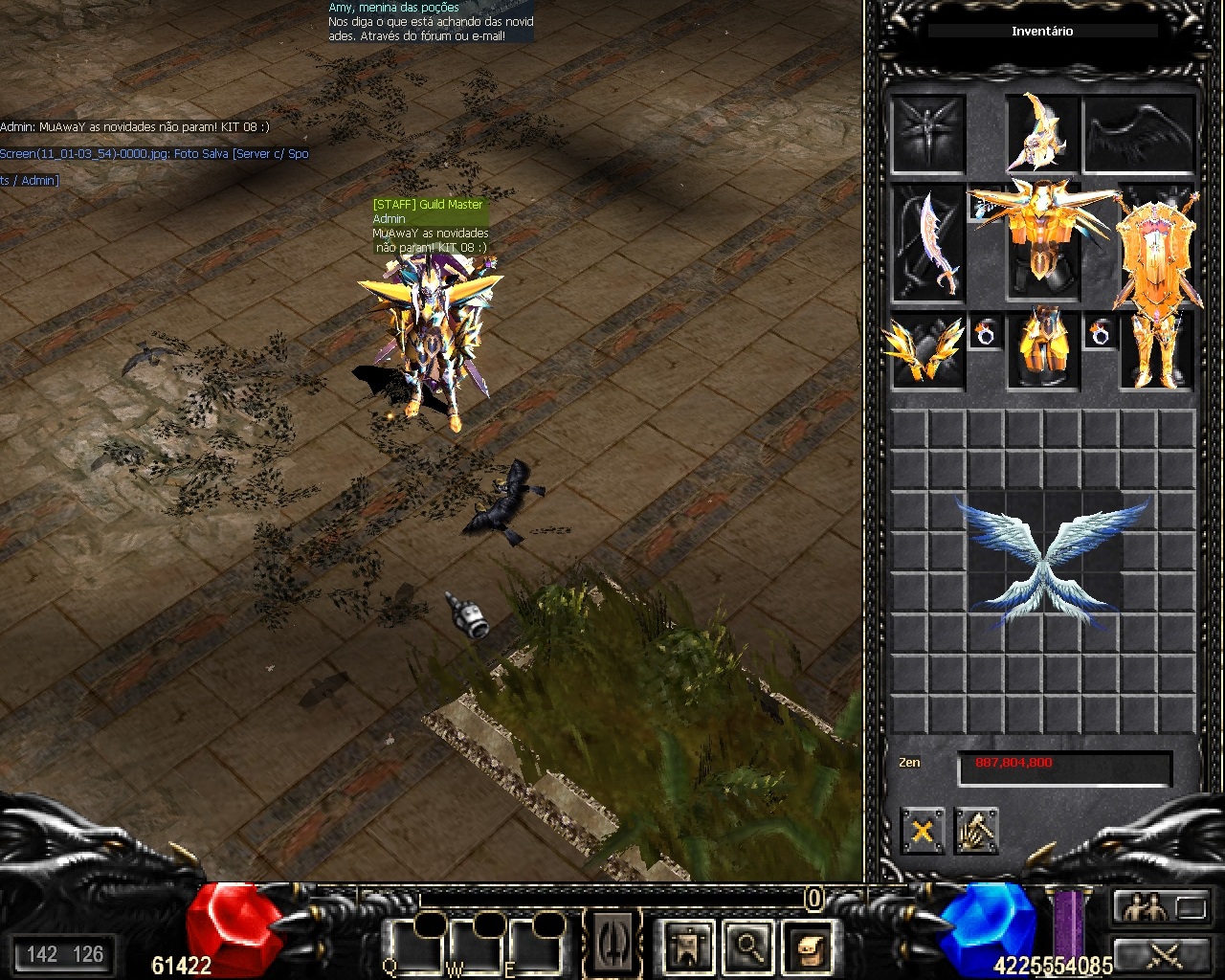Screen dimensions: 1225x980
Task: Select the golden pants slot
Action: (x=1042, y=350)
